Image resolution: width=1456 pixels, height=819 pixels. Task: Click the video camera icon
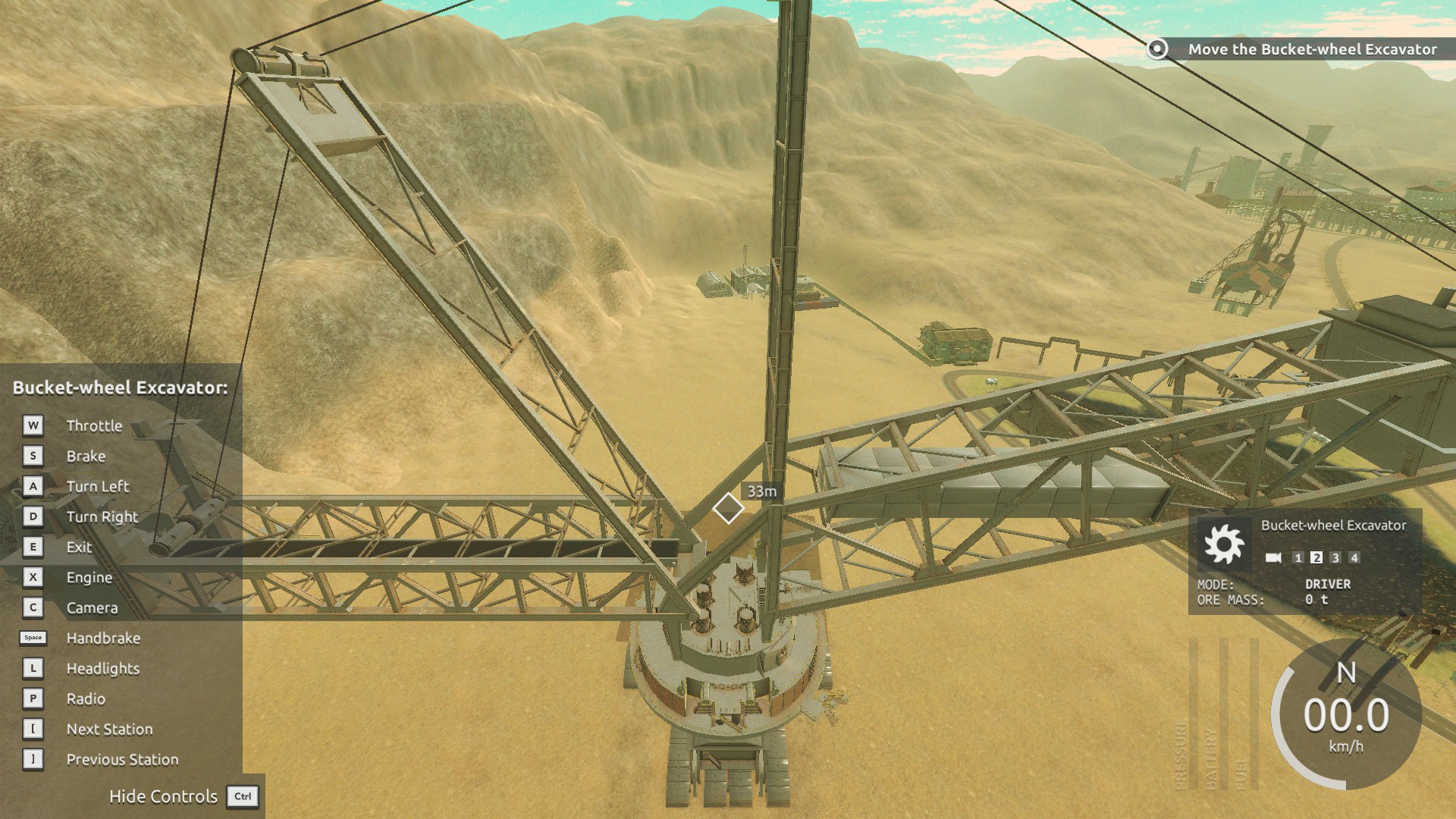pyautogui.click(x=1273, y=558)
